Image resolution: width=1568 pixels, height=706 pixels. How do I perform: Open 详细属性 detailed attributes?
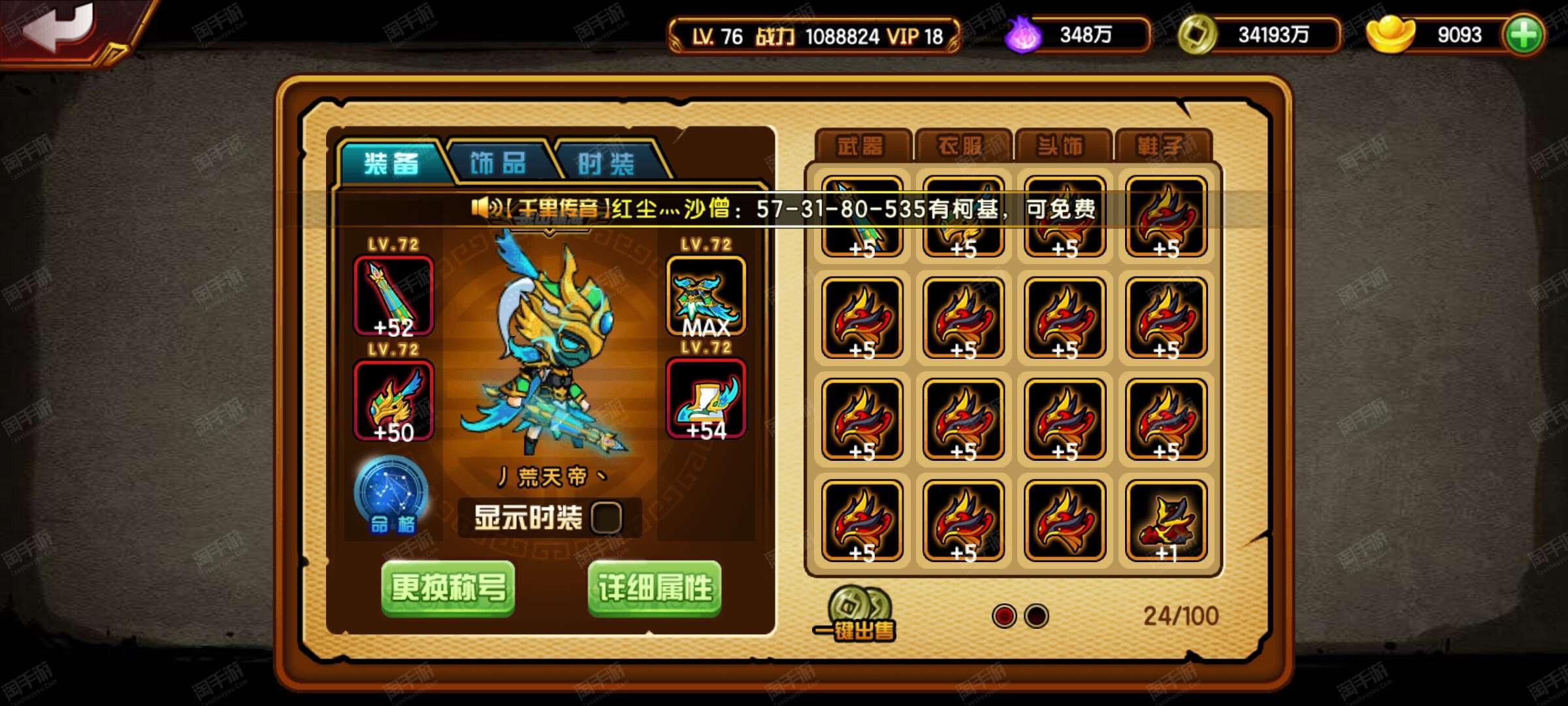click(655, 588)
